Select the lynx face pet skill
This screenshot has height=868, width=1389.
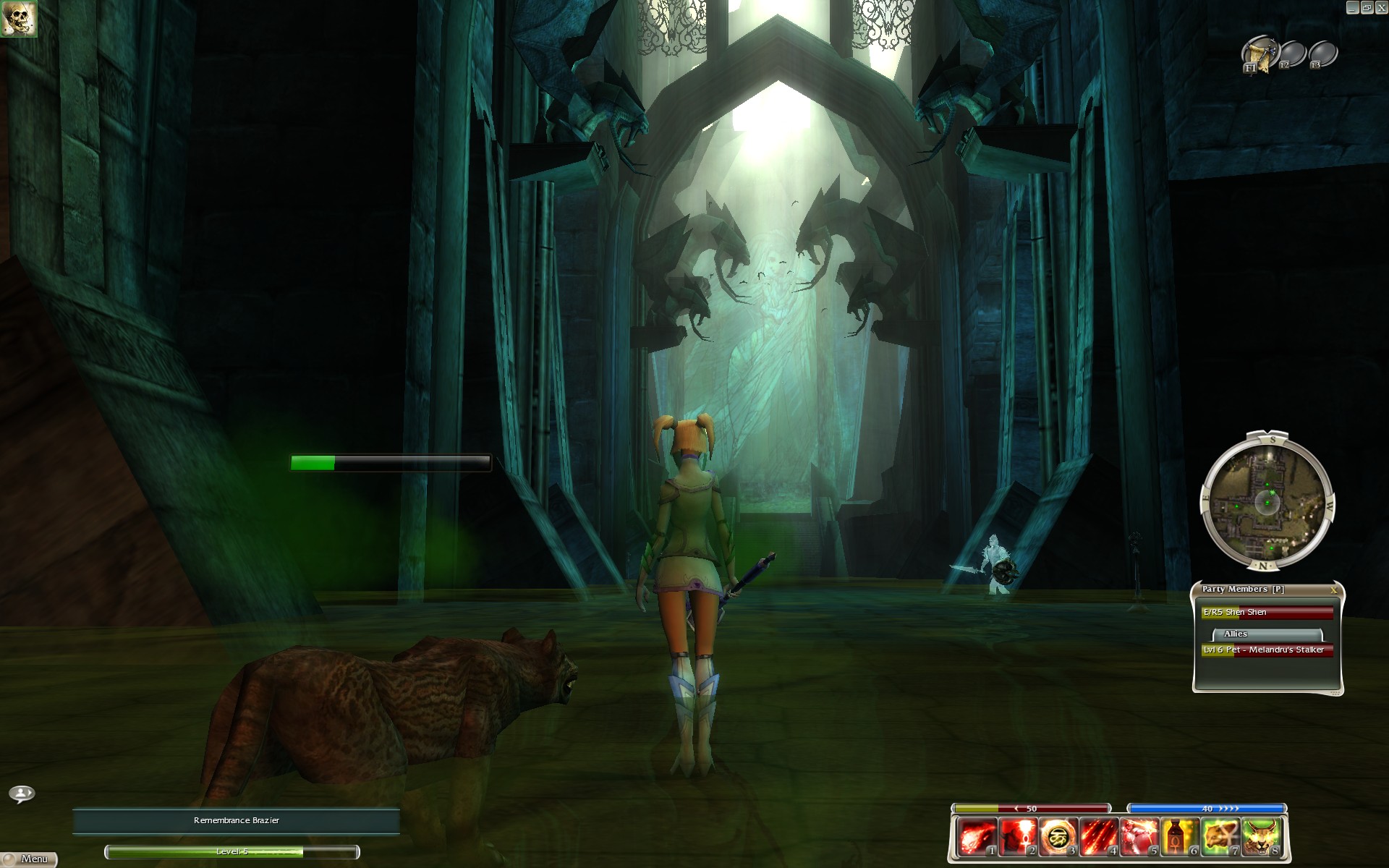click(1261, 837)
